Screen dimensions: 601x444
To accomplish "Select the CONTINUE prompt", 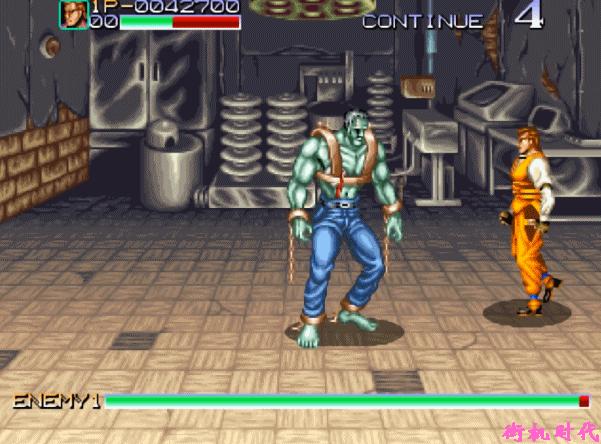I will tap(422, 20).
